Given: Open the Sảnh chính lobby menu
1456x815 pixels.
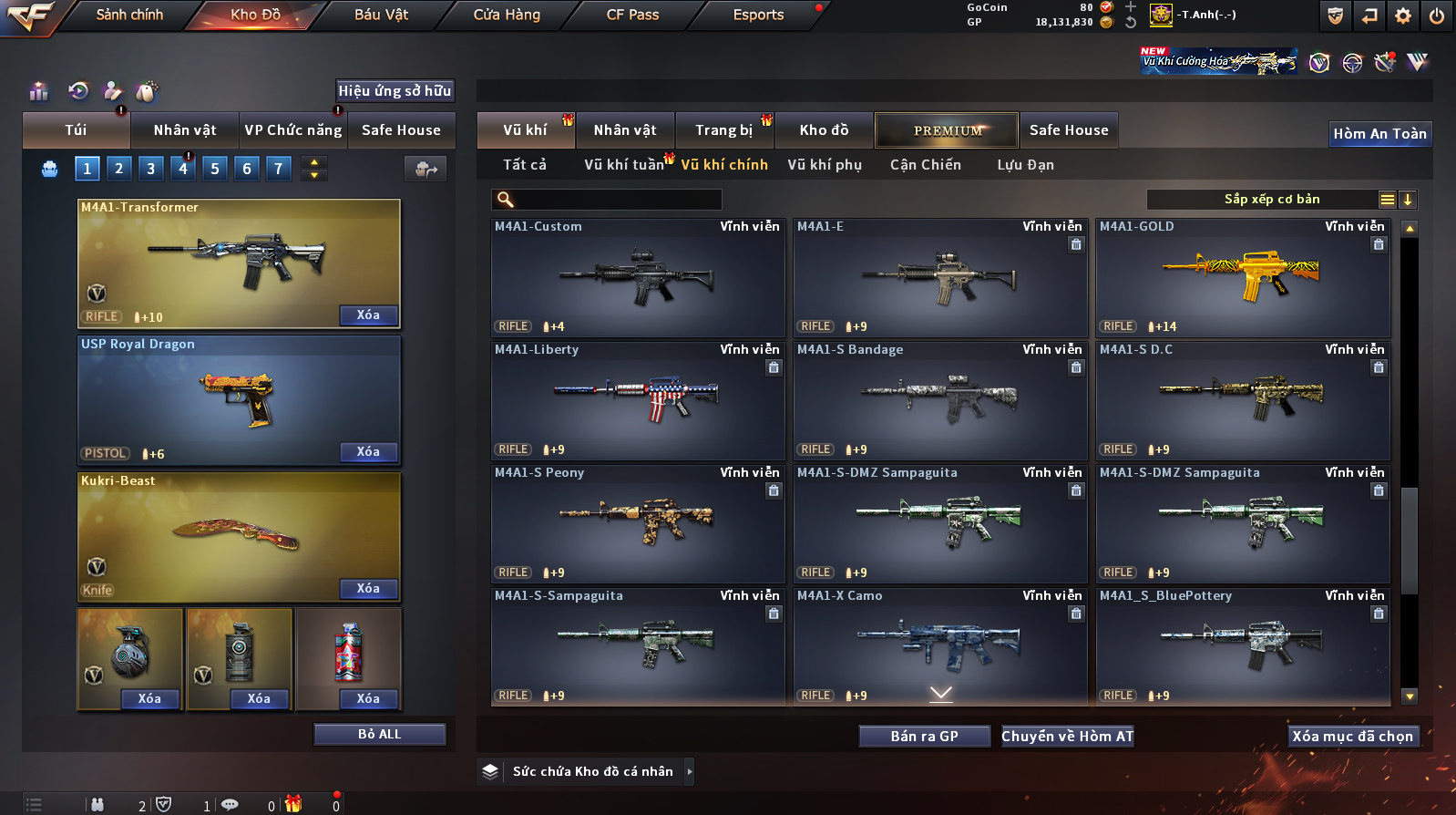Looking at the screenshot, I should [x=129, y=15].
